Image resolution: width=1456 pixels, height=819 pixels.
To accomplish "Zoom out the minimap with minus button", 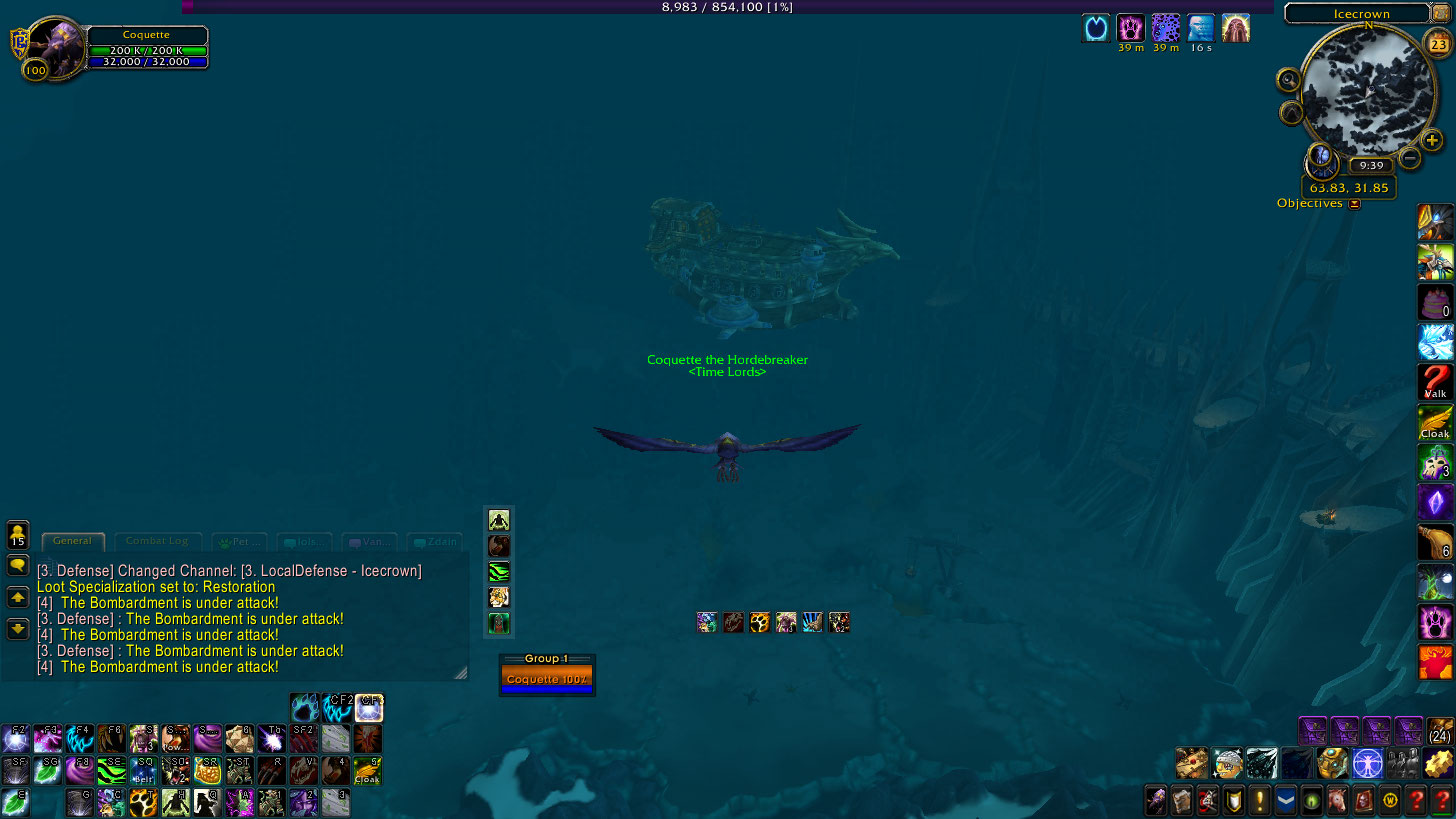I will click(x=1410, y=158).
